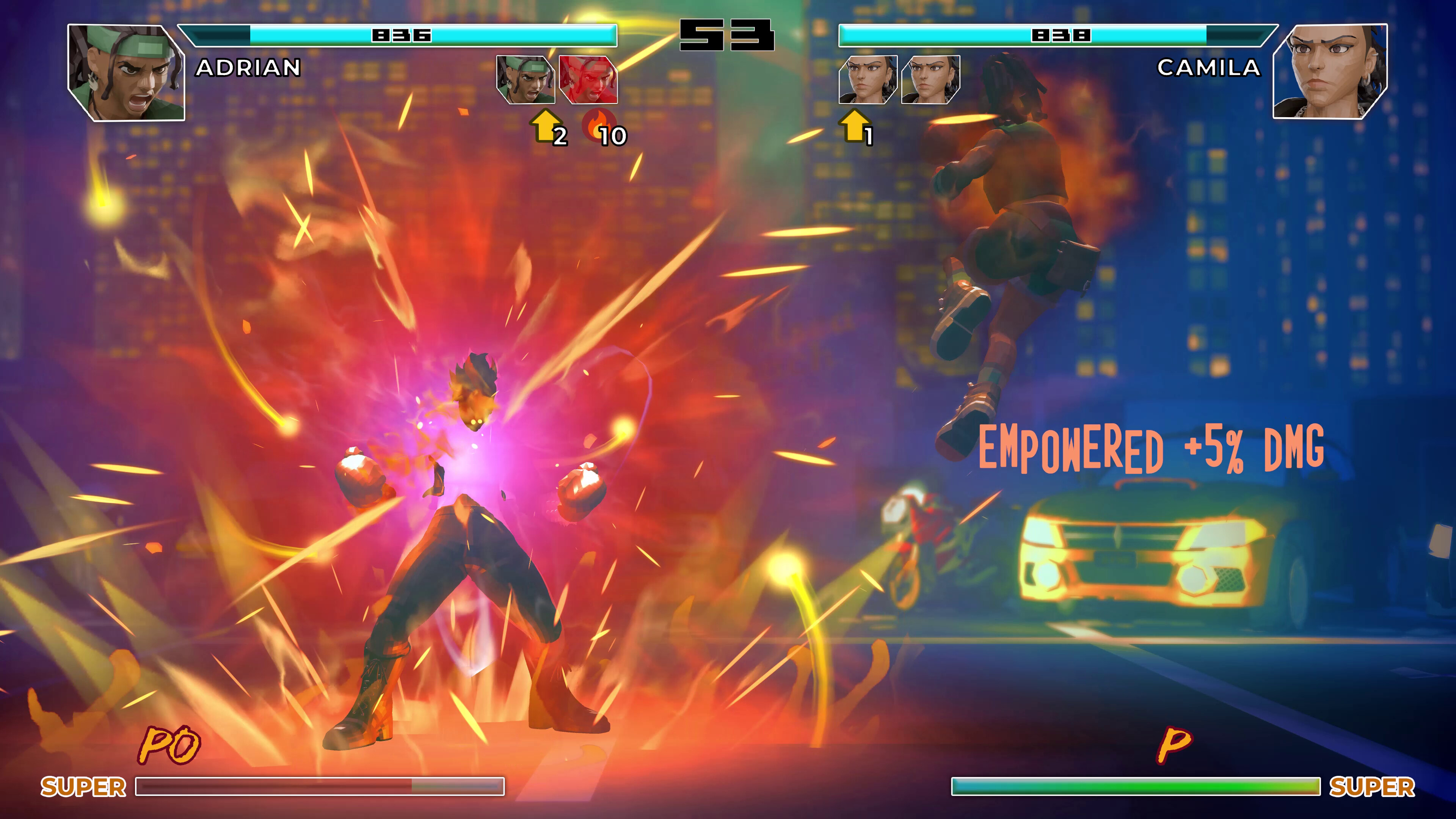Select the CAMILA name label
The width and height of the screenshot is (1456, 819).
pyautogui.click(x=1210, y=69)
